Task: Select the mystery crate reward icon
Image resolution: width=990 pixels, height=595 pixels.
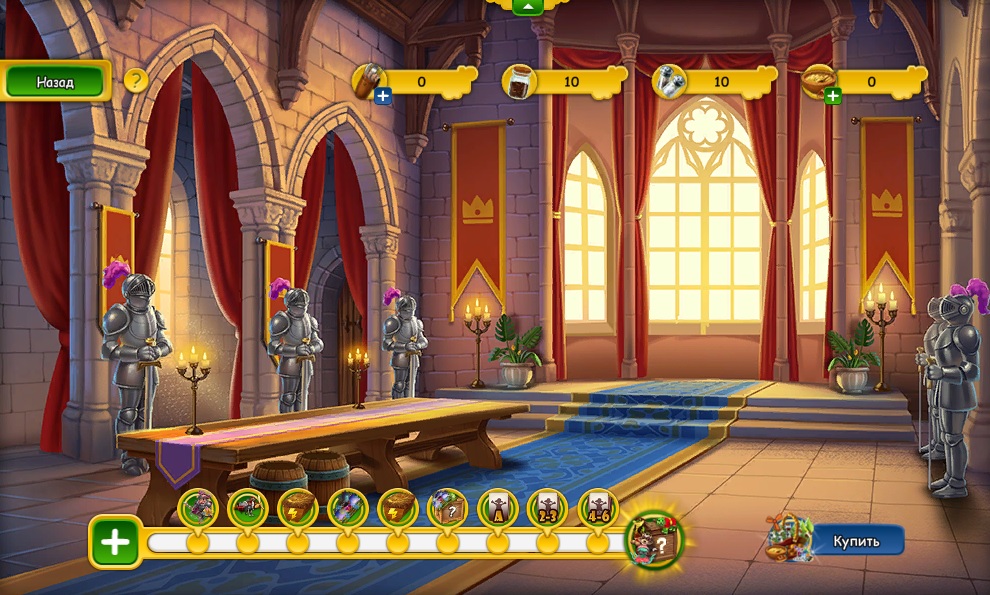Action: pyautogui.click(x=448, y=508)
